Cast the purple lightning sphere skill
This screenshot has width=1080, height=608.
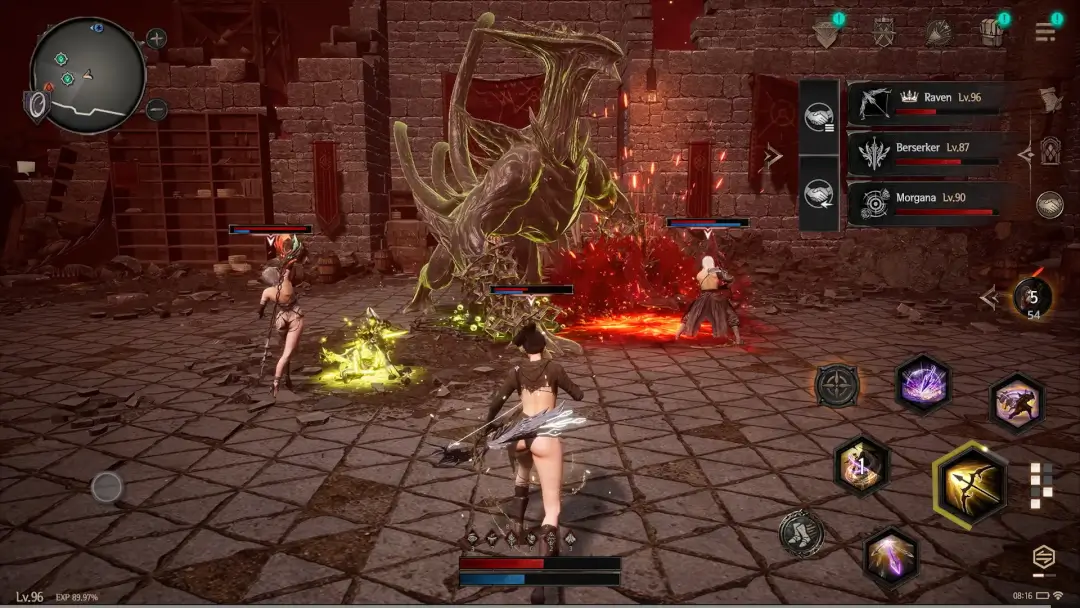(922, 383)
